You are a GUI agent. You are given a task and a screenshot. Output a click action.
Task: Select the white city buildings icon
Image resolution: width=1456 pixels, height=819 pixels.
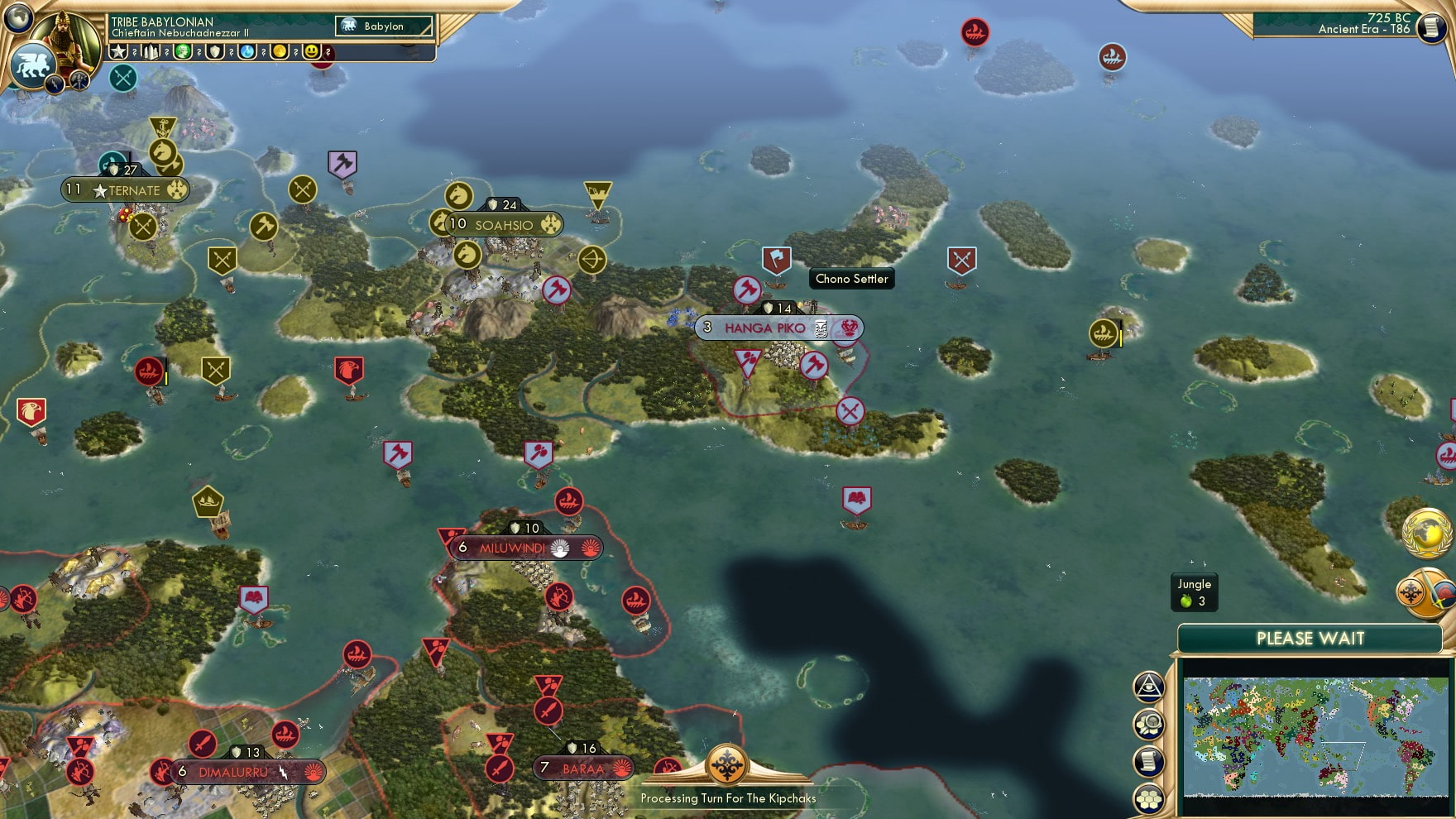coord(151,52)
